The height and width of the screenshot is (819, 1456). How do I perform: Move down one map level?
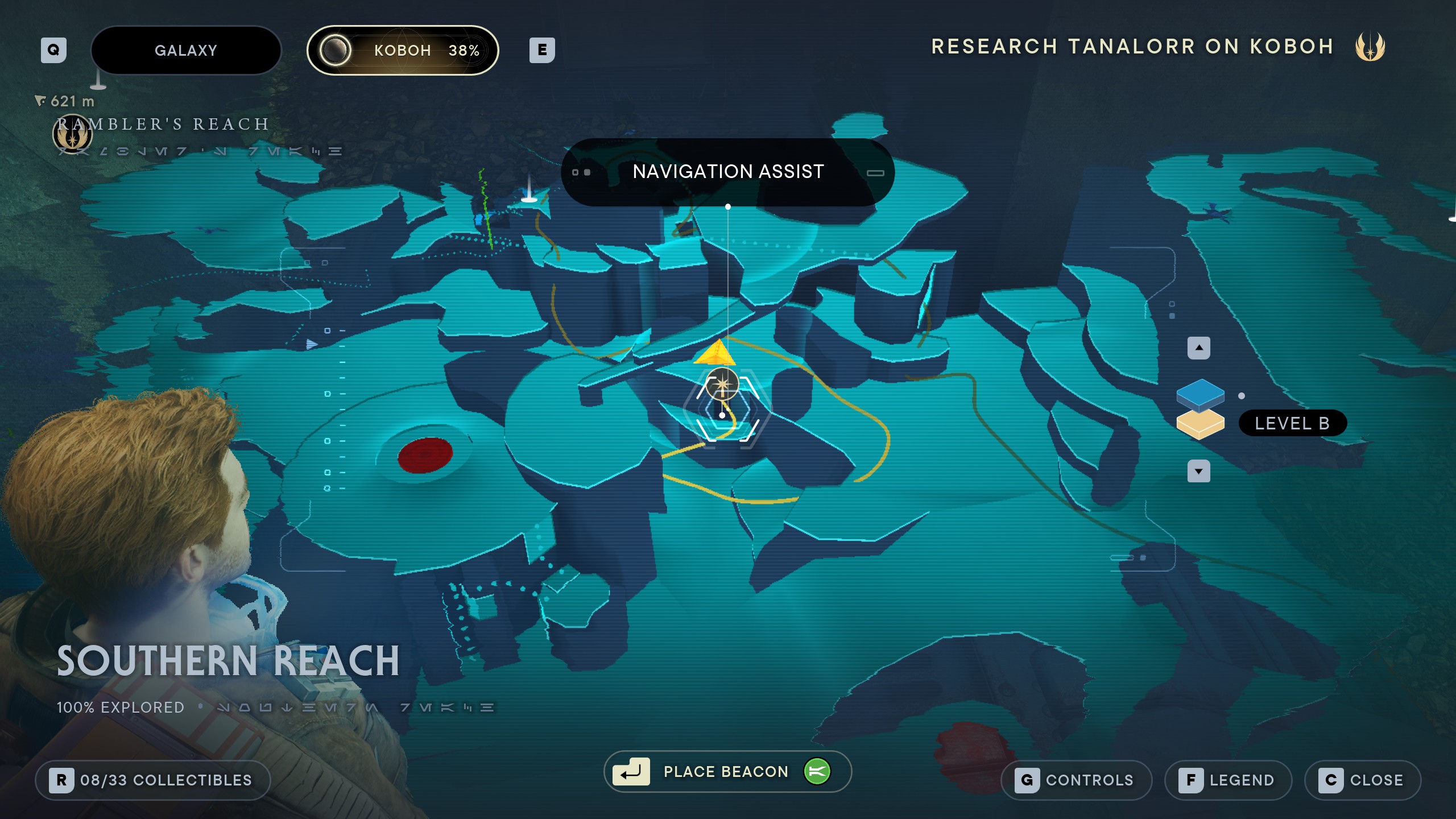pyautogui.click(x=1198, y=471)
